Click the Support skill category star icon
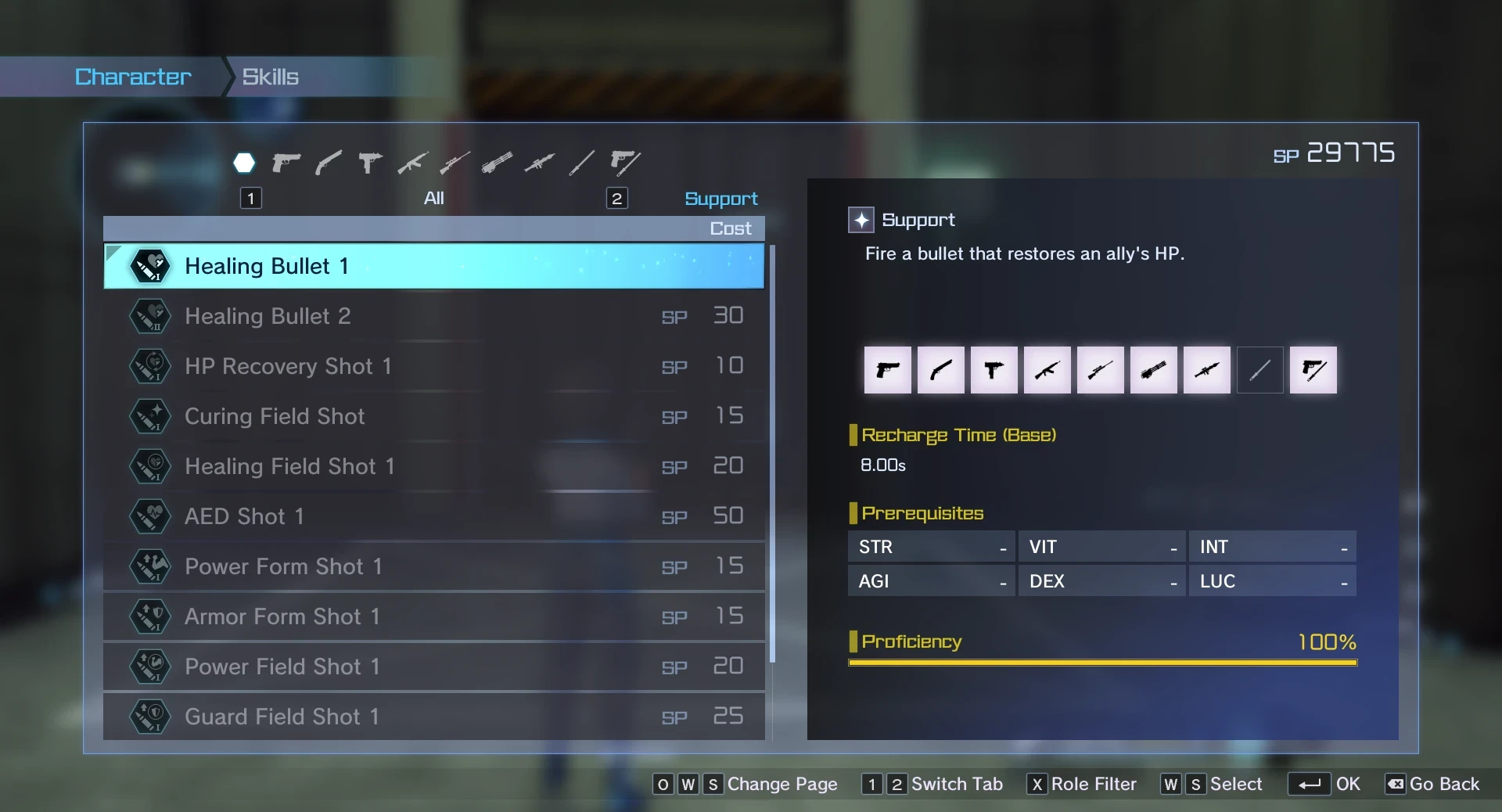This screenshot has height=812, width=1502. pyautogui.click(x=861, y=220)
